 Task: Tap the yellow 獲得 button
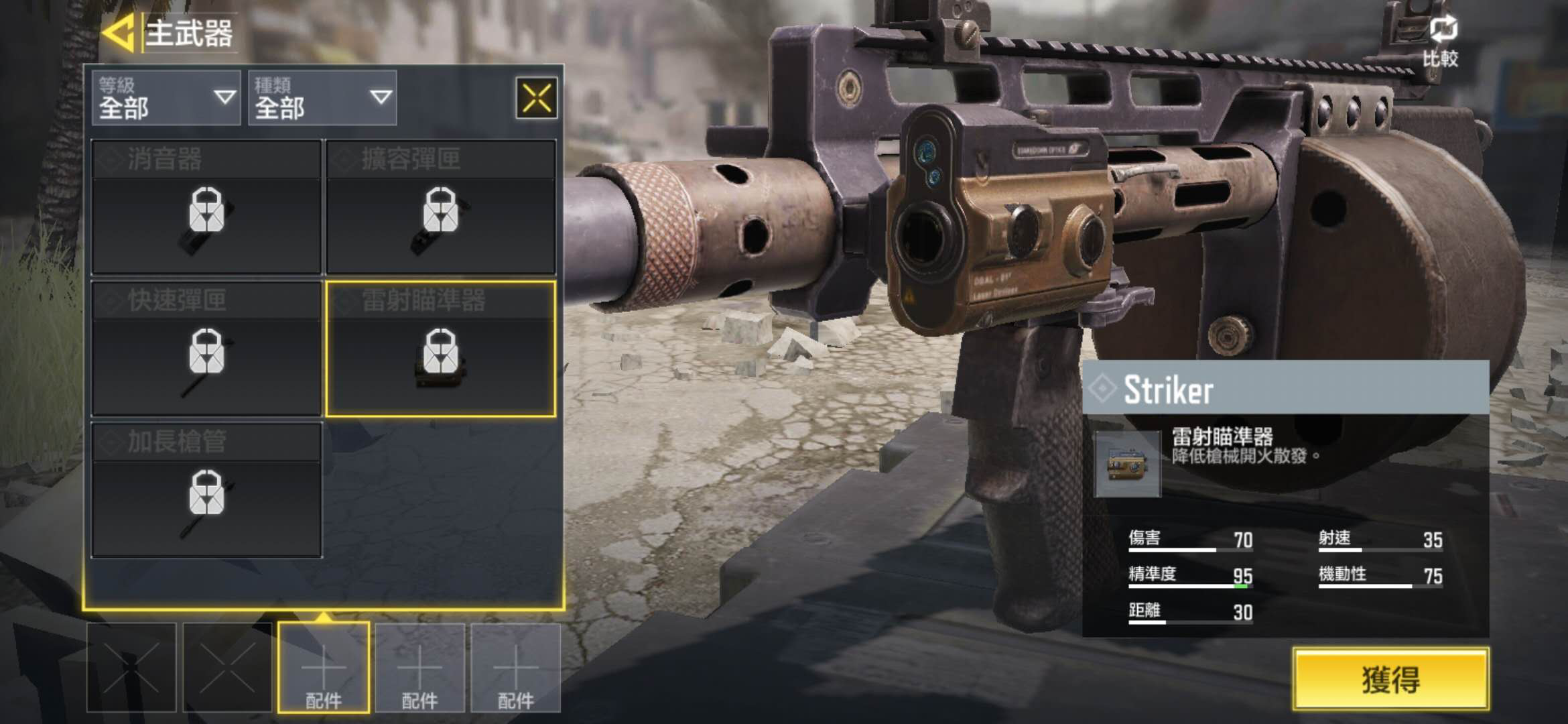click(1390, 679)
